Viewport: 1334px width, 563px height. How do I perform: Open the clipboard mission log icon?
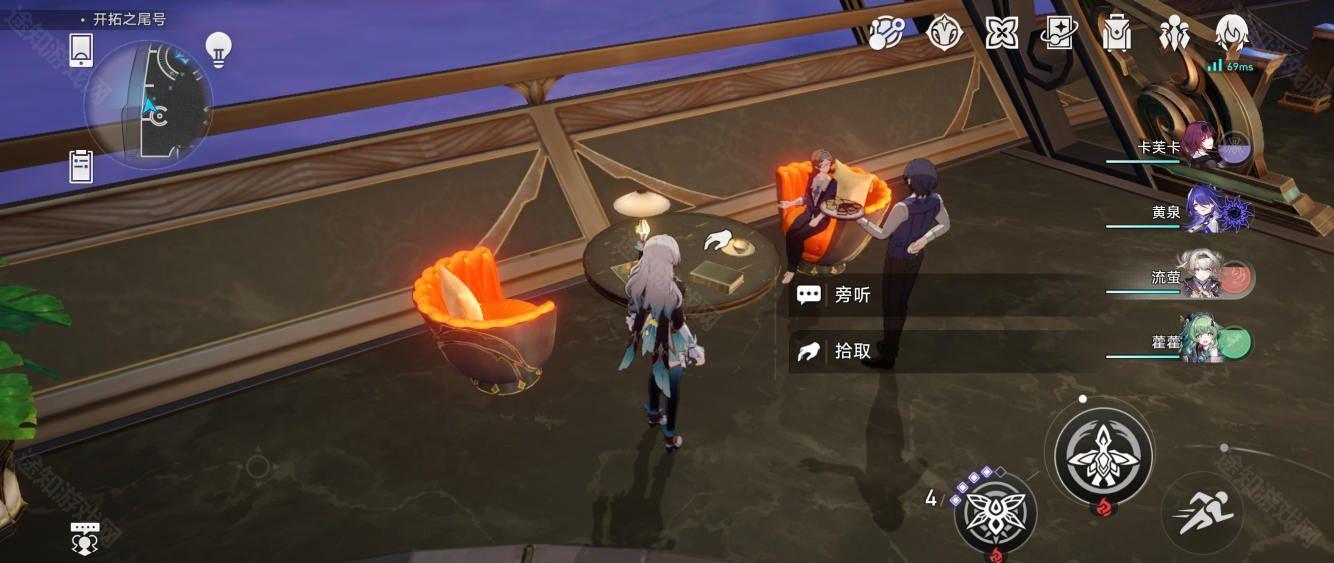pyautogui.click(x=81, y=165)
